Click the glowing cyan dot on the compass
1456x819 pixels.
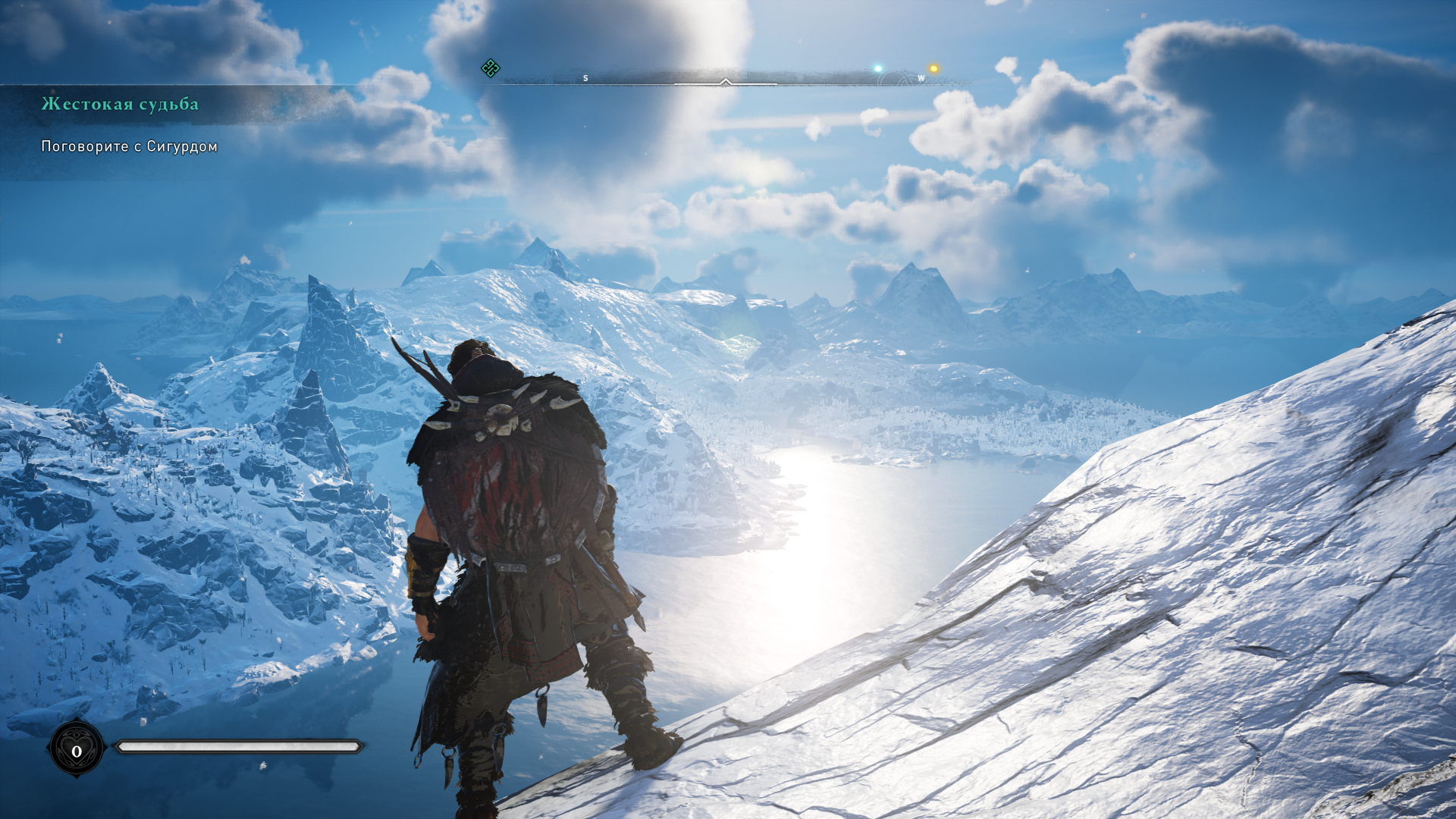click(878, 68)
